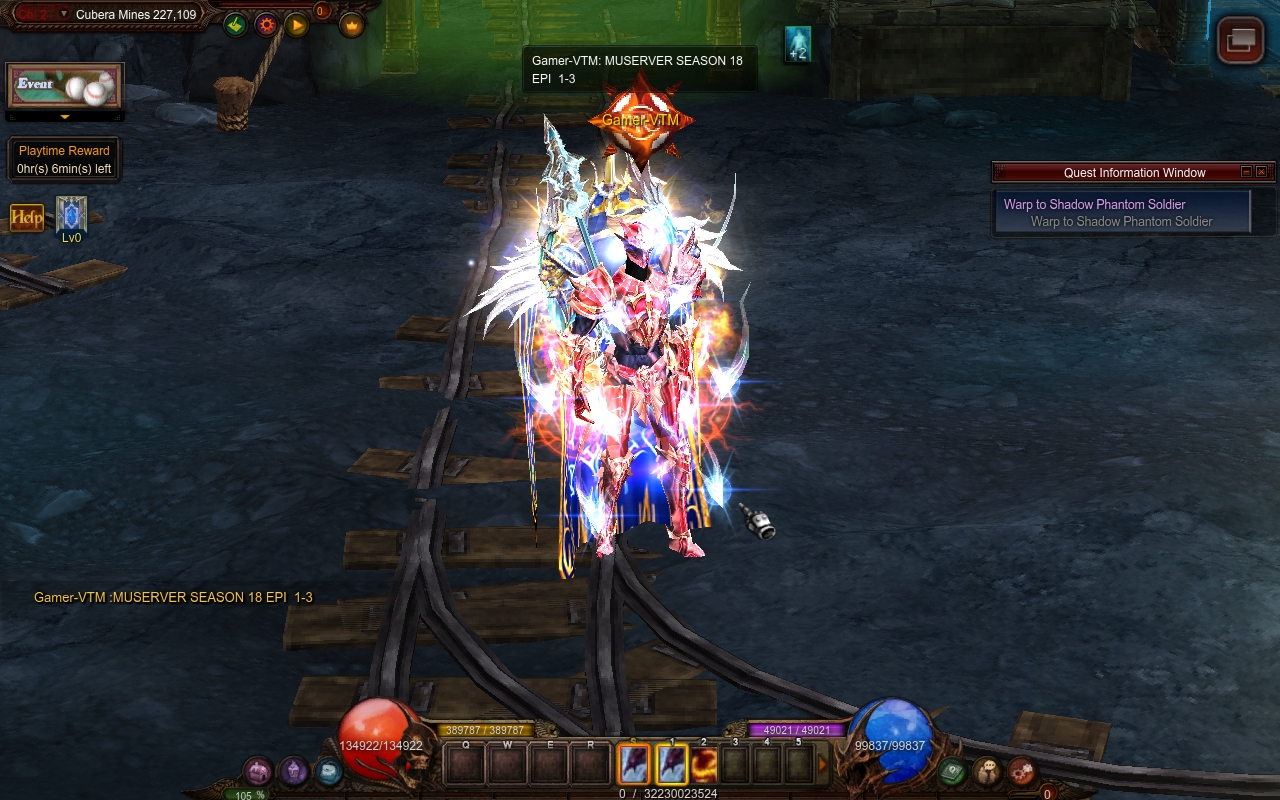
Task: Open the crown icon button
Action: [351, 24]
